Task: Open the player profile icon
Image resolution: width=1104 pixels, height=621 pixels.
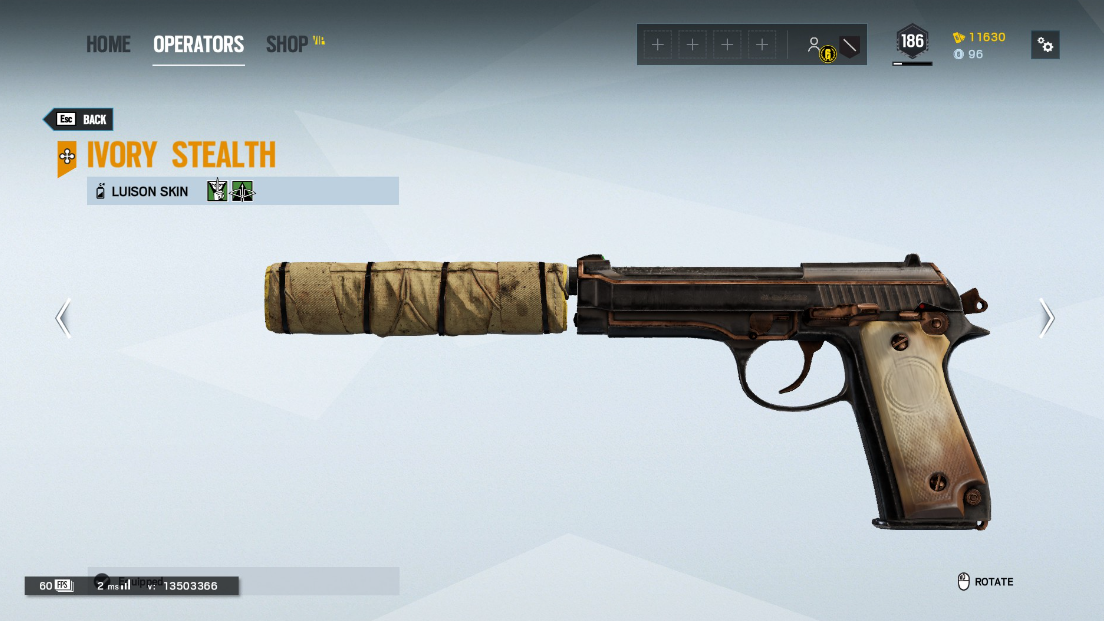Action: pyautogui.click(x=815, y=45)
